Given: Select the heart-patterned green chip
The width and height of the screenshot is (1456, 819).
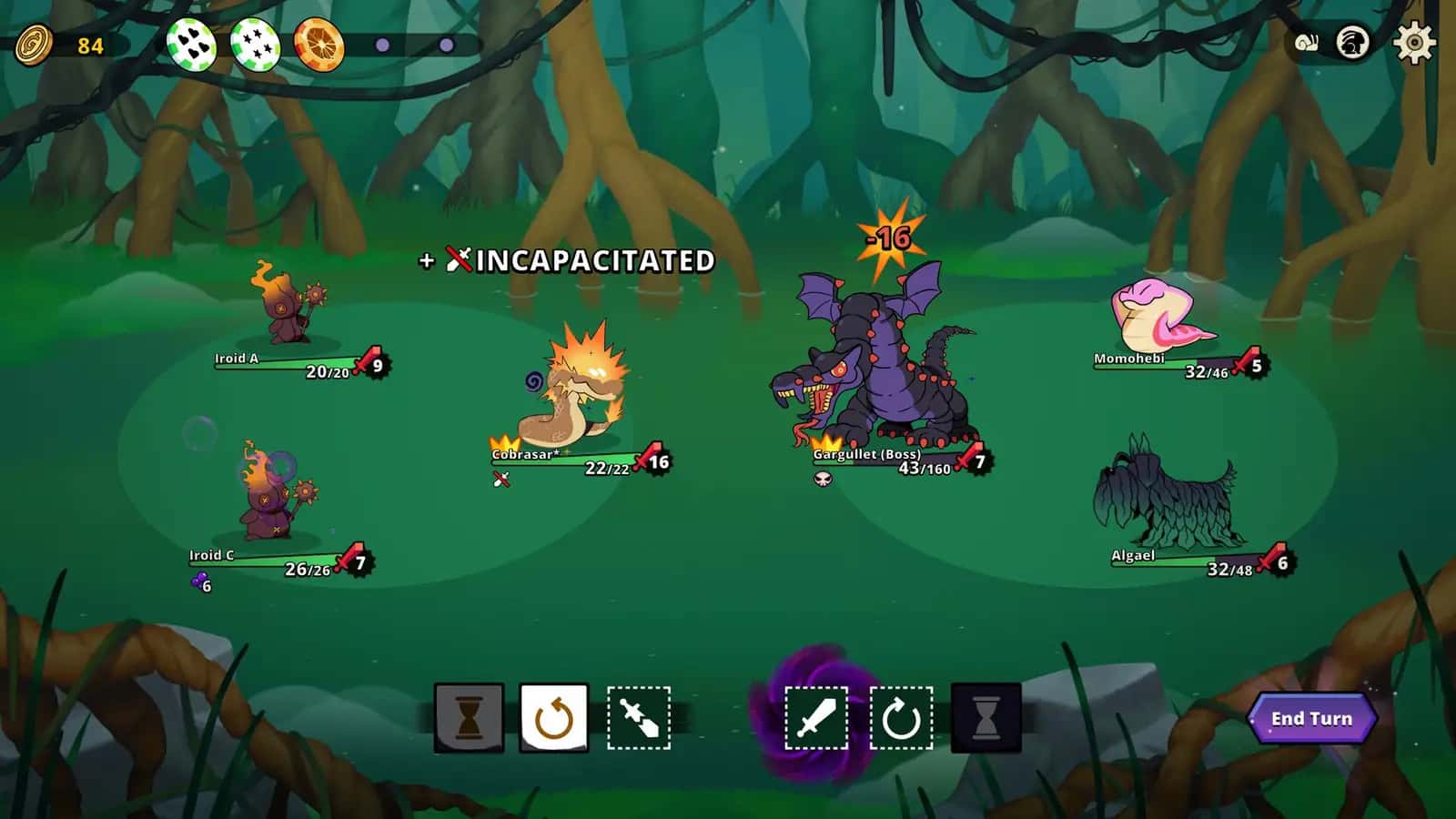Looking at the screenshot, I should [191, 44].
